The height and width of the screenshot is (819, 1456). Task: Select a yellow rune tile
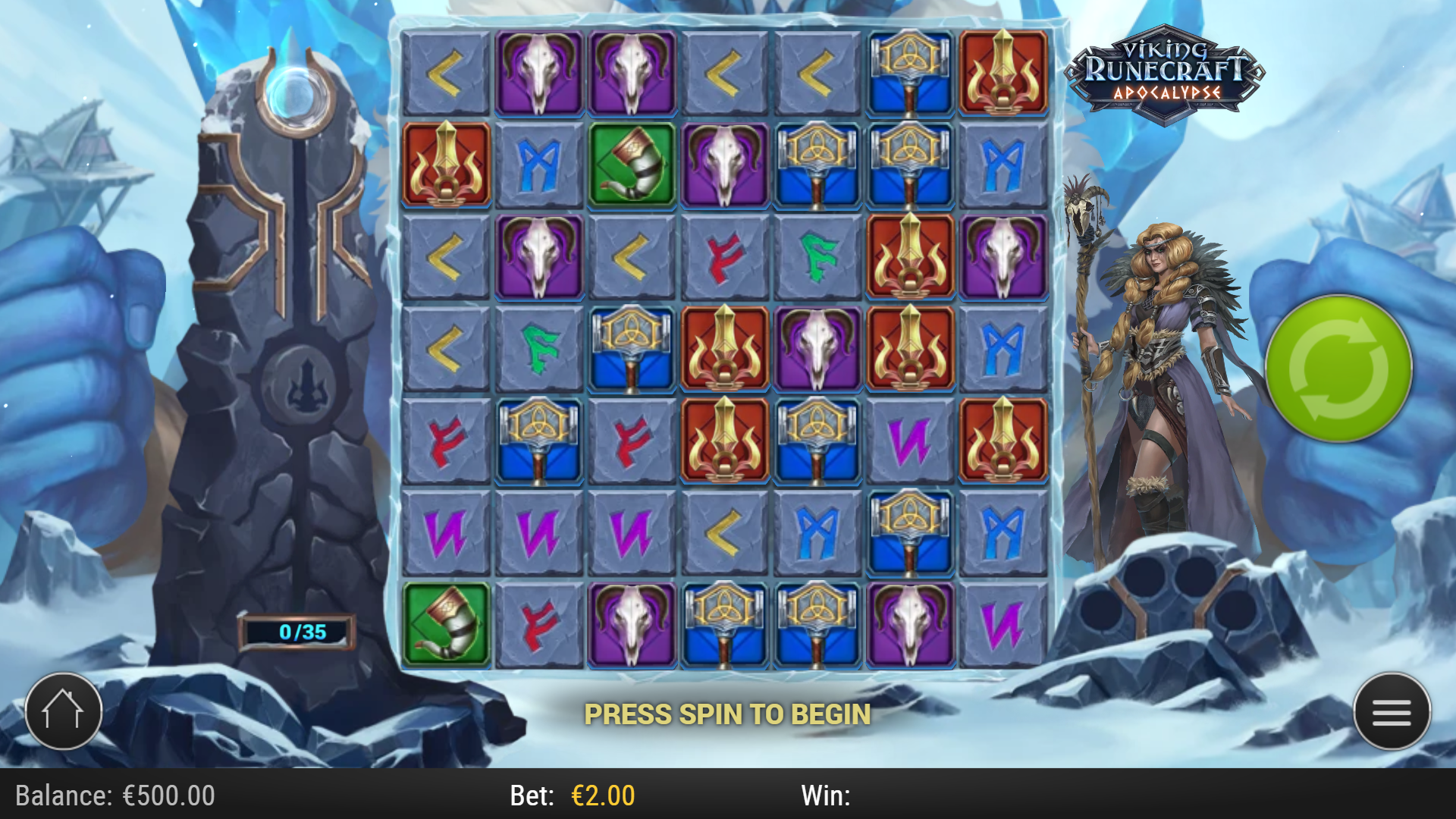coord(446,72)
